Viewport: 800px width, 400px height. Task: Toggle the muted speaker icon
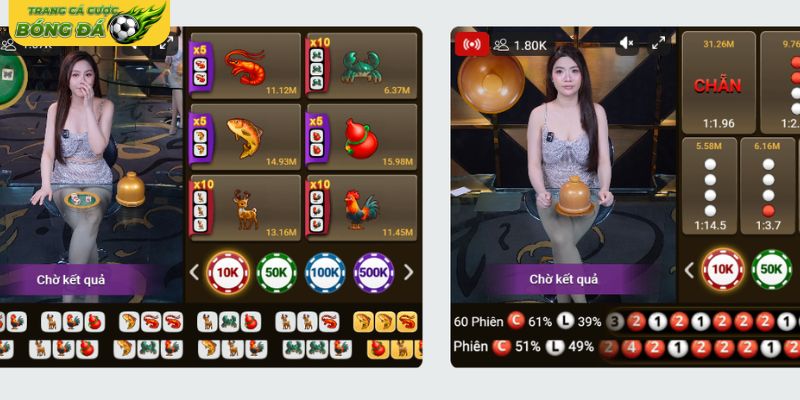(x=627, y=43)
